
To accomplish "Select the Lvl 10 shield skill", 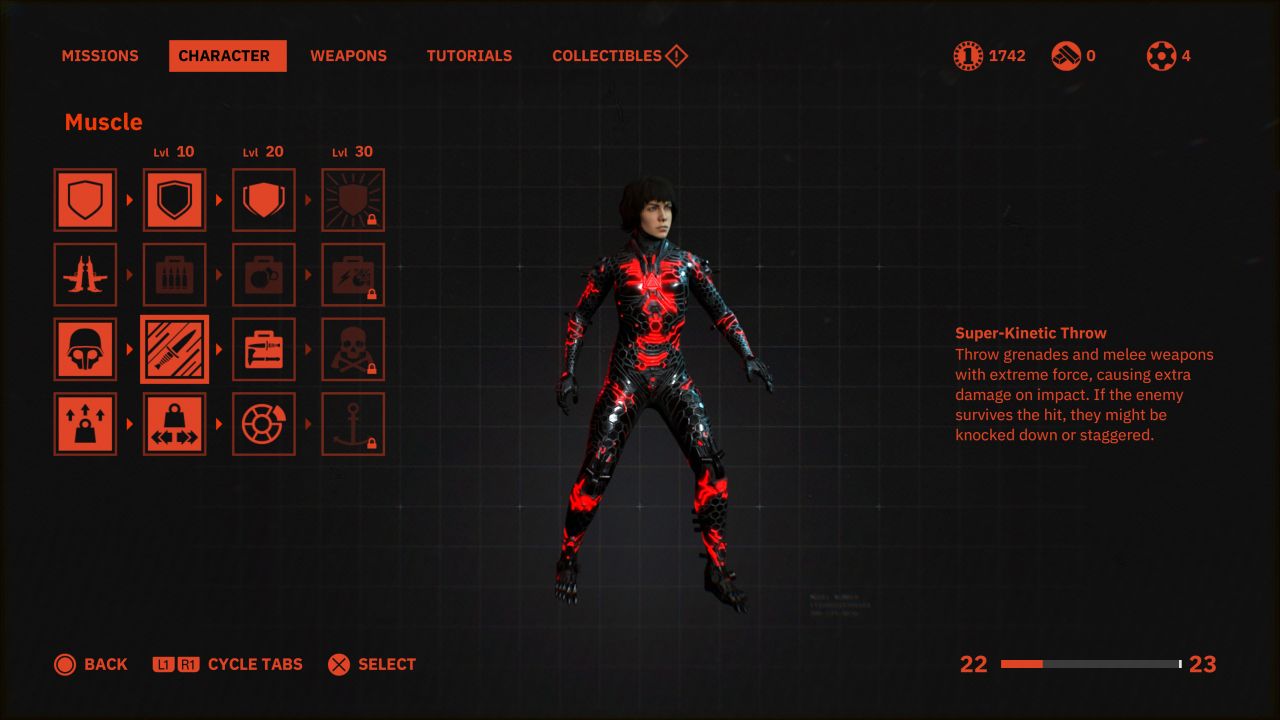I will click(175, 200).
